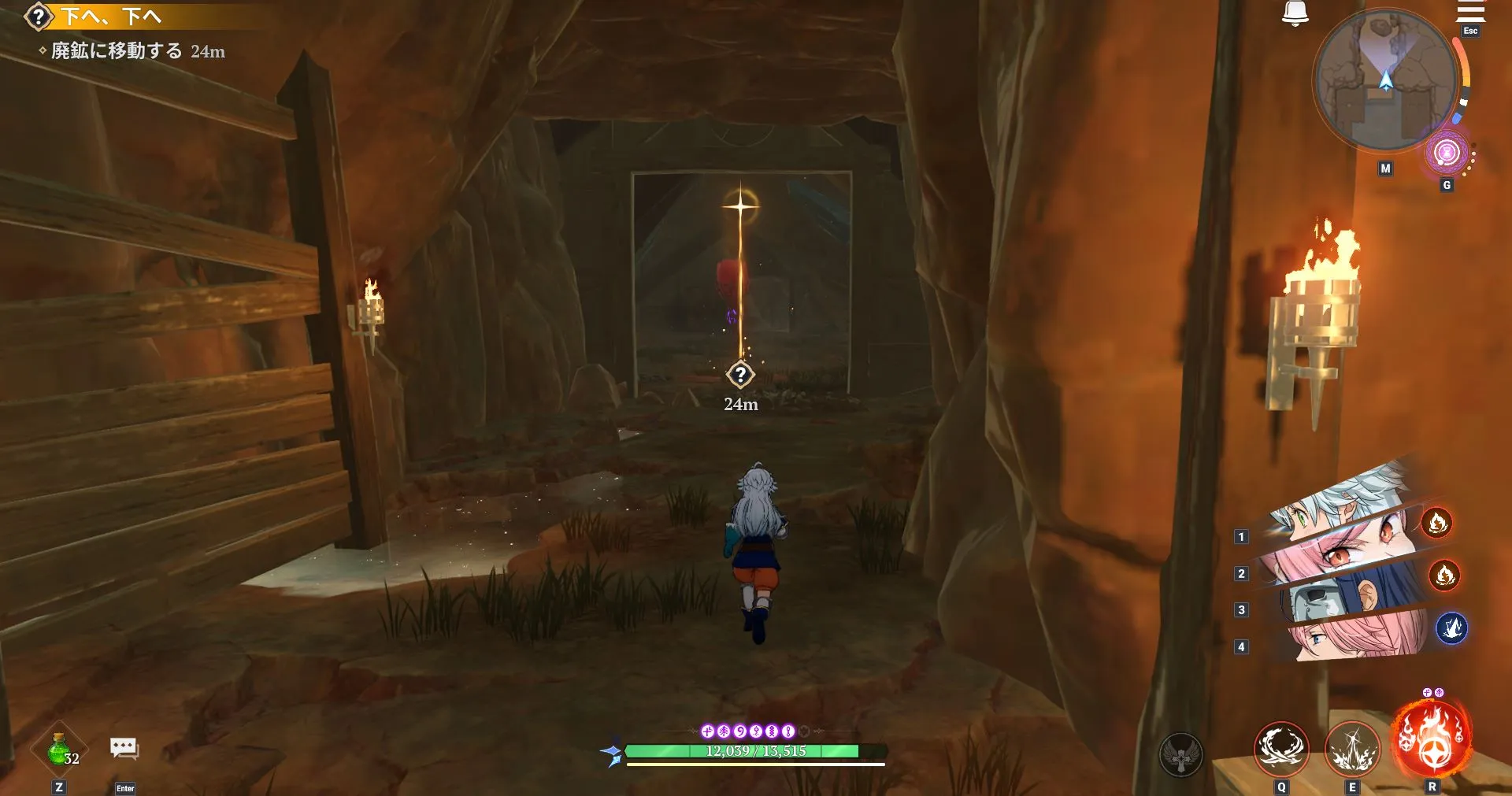Trigger the R ultimate fire skill

click(x=1432, y=739)
